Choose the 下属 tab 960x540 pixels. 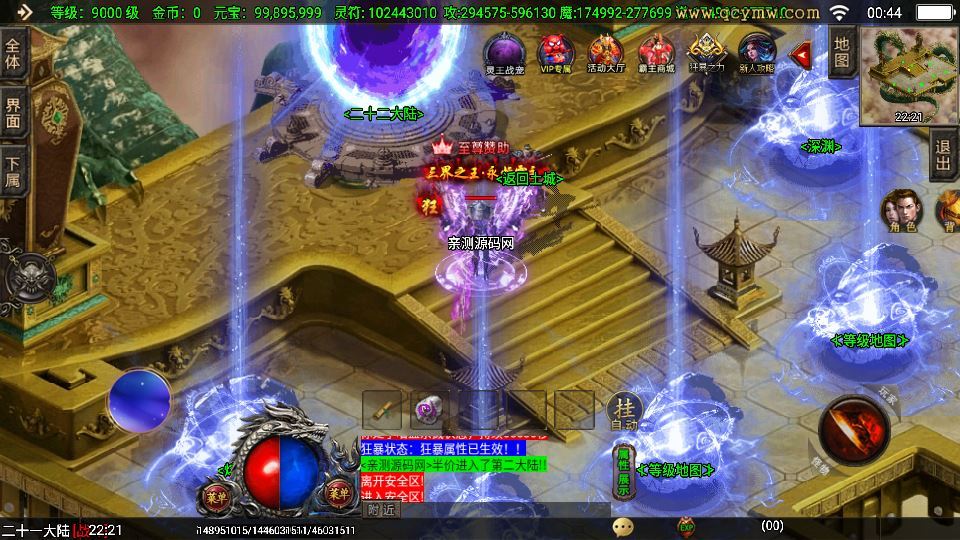tap(13, 172)
